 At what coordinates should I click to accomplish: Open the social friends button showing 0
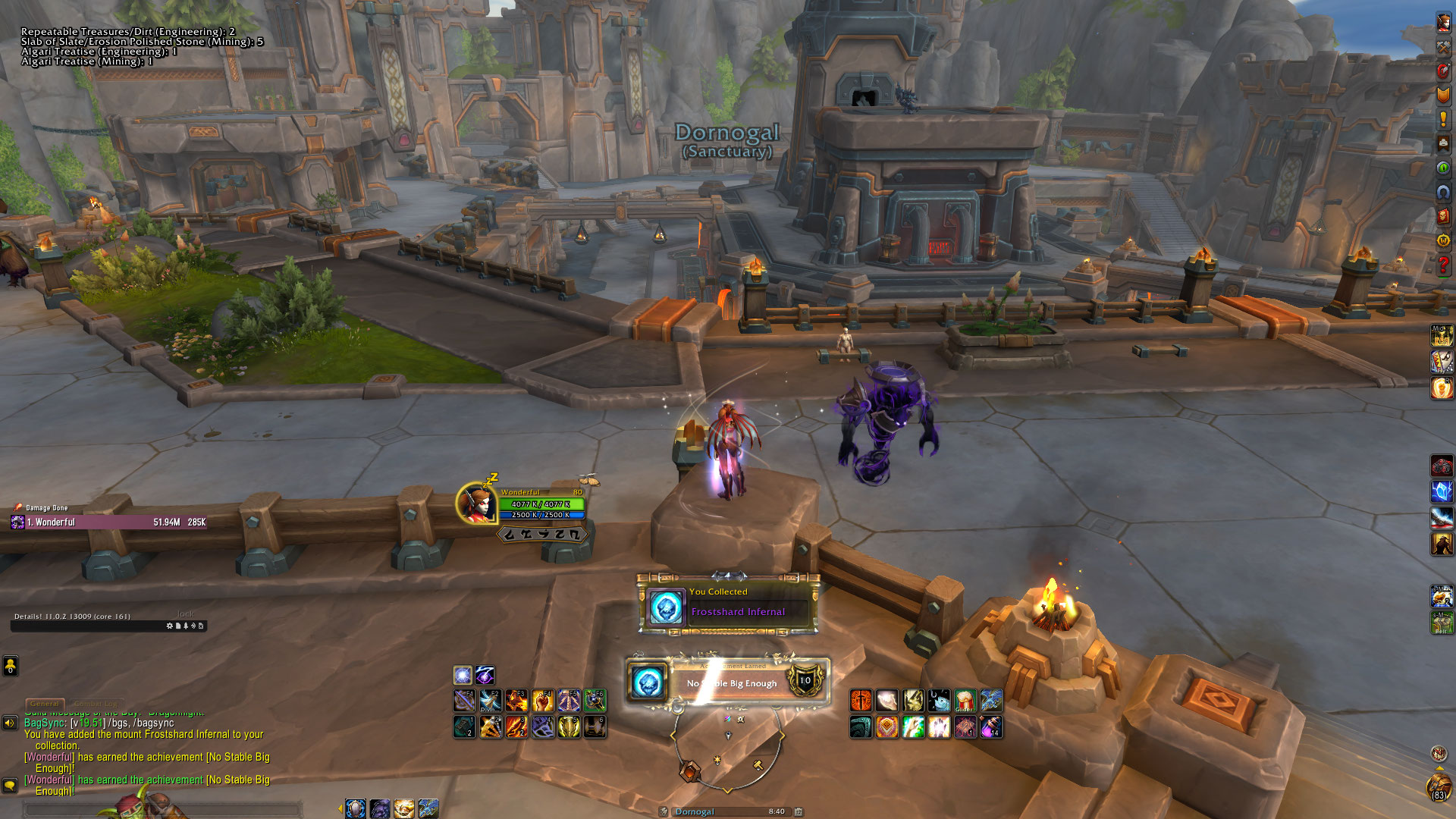coord(10,666)
